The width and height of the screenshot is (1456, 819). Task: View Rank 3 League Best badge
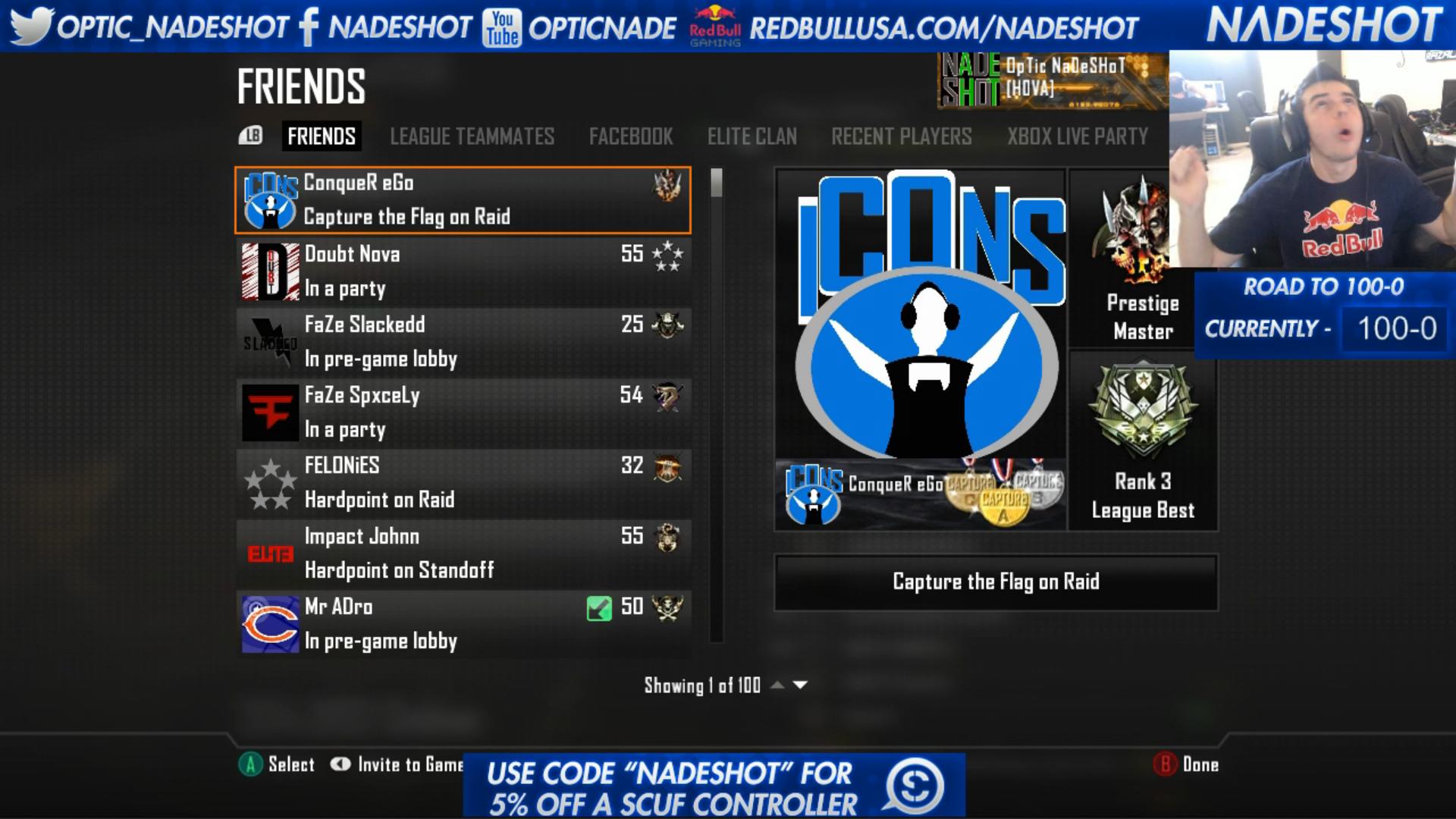pos(1143,441)
